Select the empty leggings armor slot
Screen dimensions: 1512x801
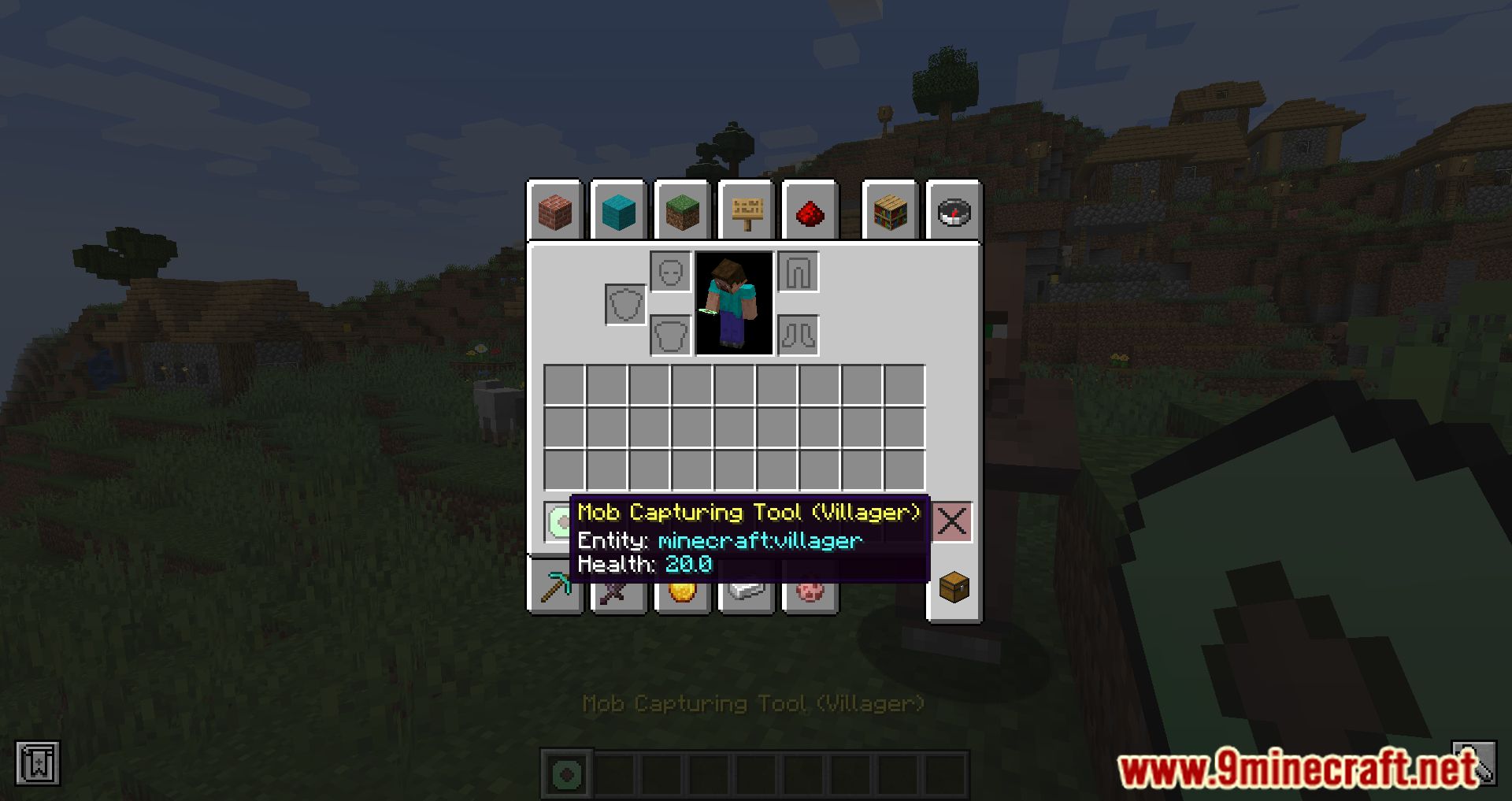click(x=799, y=272)
